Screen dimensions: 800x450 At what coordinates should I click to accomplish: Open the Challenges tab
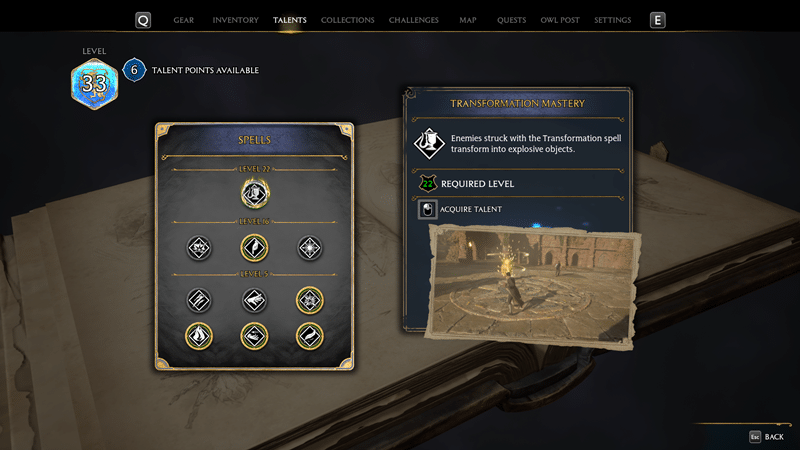413,20
